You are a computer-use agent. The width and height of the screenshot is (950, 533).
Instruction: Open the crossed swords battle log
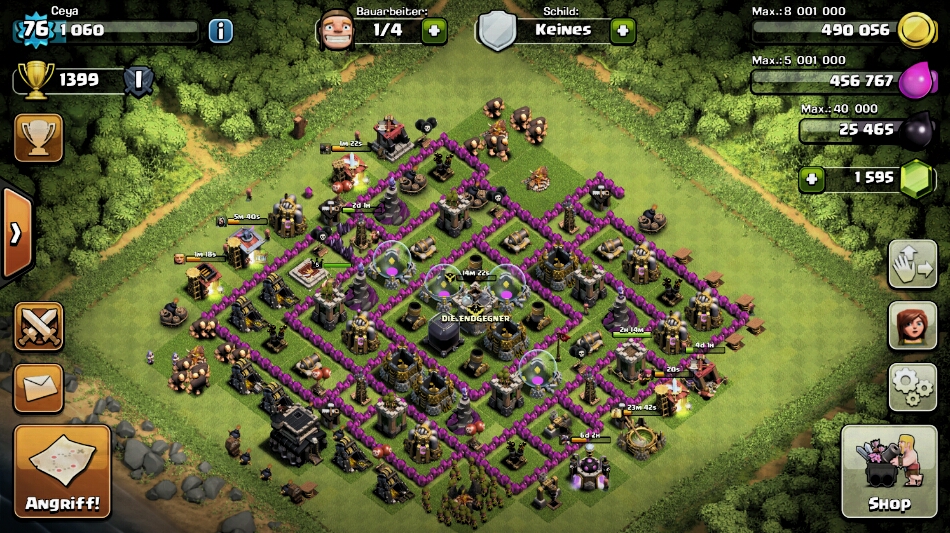(38, 326)
